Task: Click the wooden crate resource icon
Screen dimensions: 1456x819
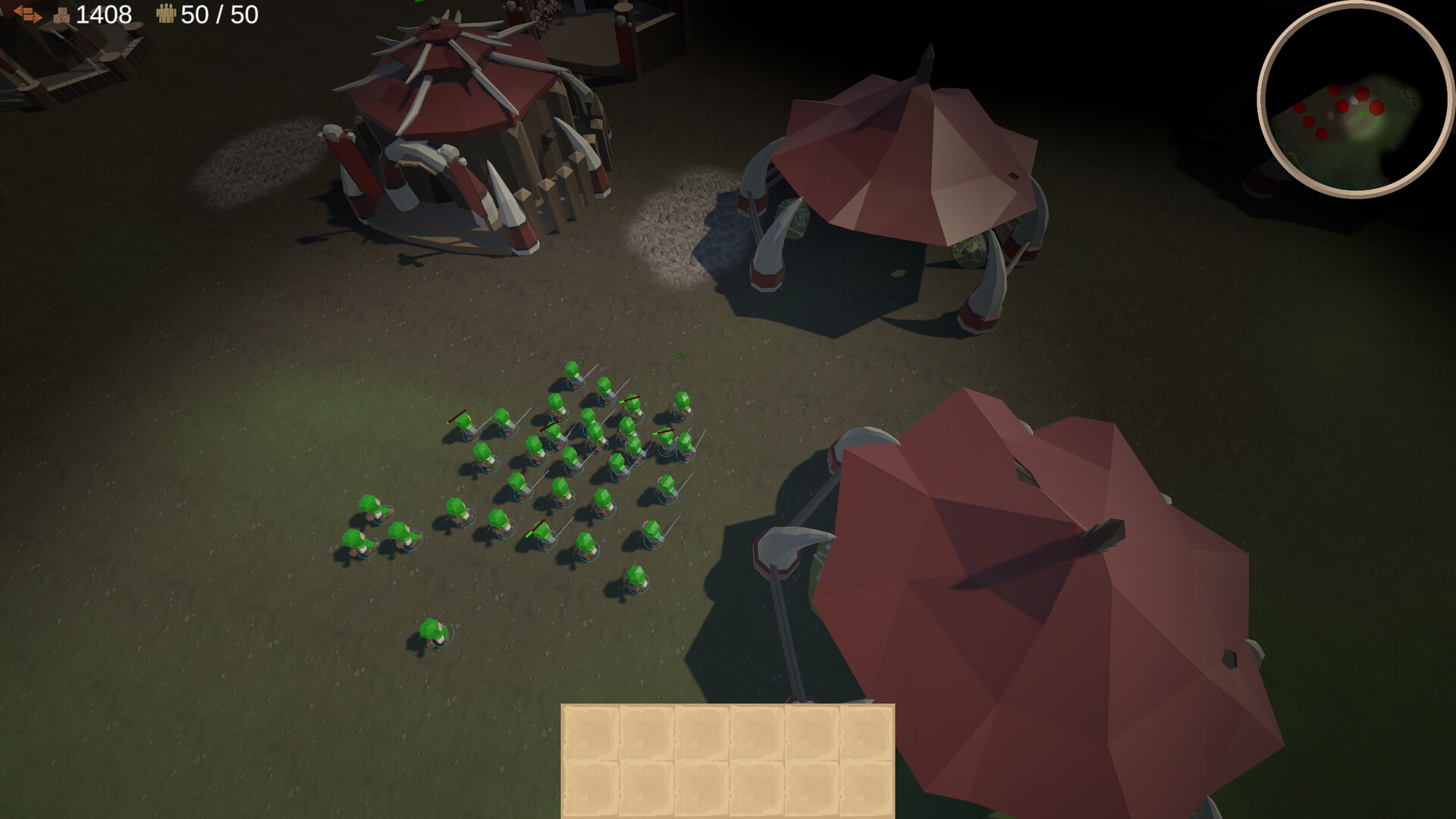Action: tap(61, 14)
